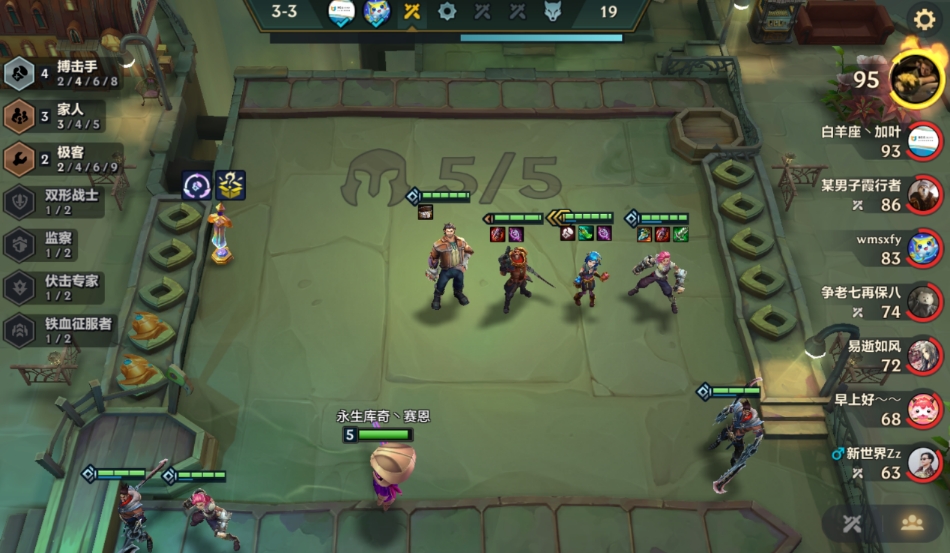Select the 搏击手 trait entry
The width and height of the screenshot is (950, 553).
pyautogui.click(x=60, y=74)
